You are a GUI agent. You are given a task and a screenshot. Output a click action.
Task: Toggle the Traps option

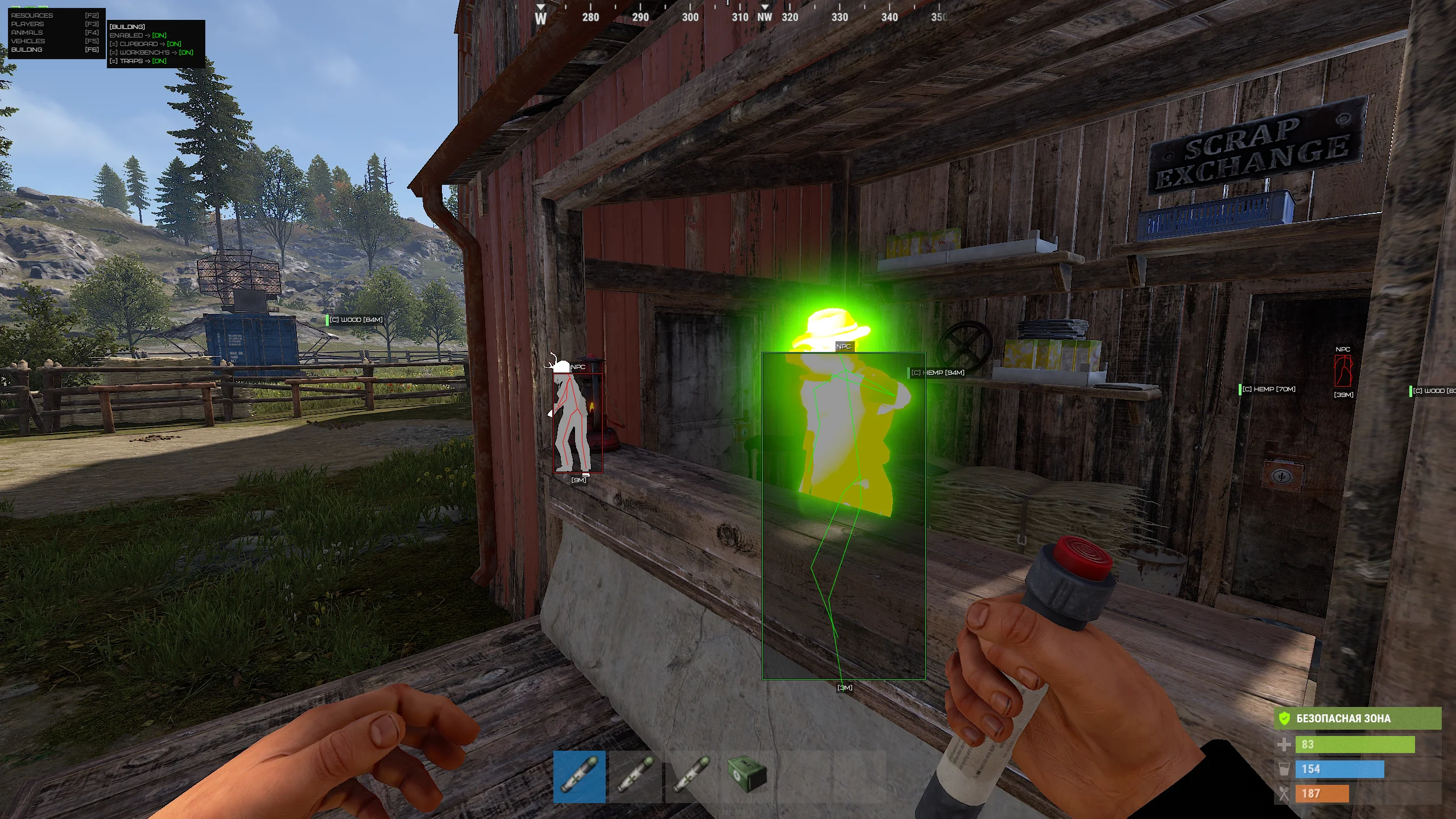pyautogui.click(x=138, y=61)
